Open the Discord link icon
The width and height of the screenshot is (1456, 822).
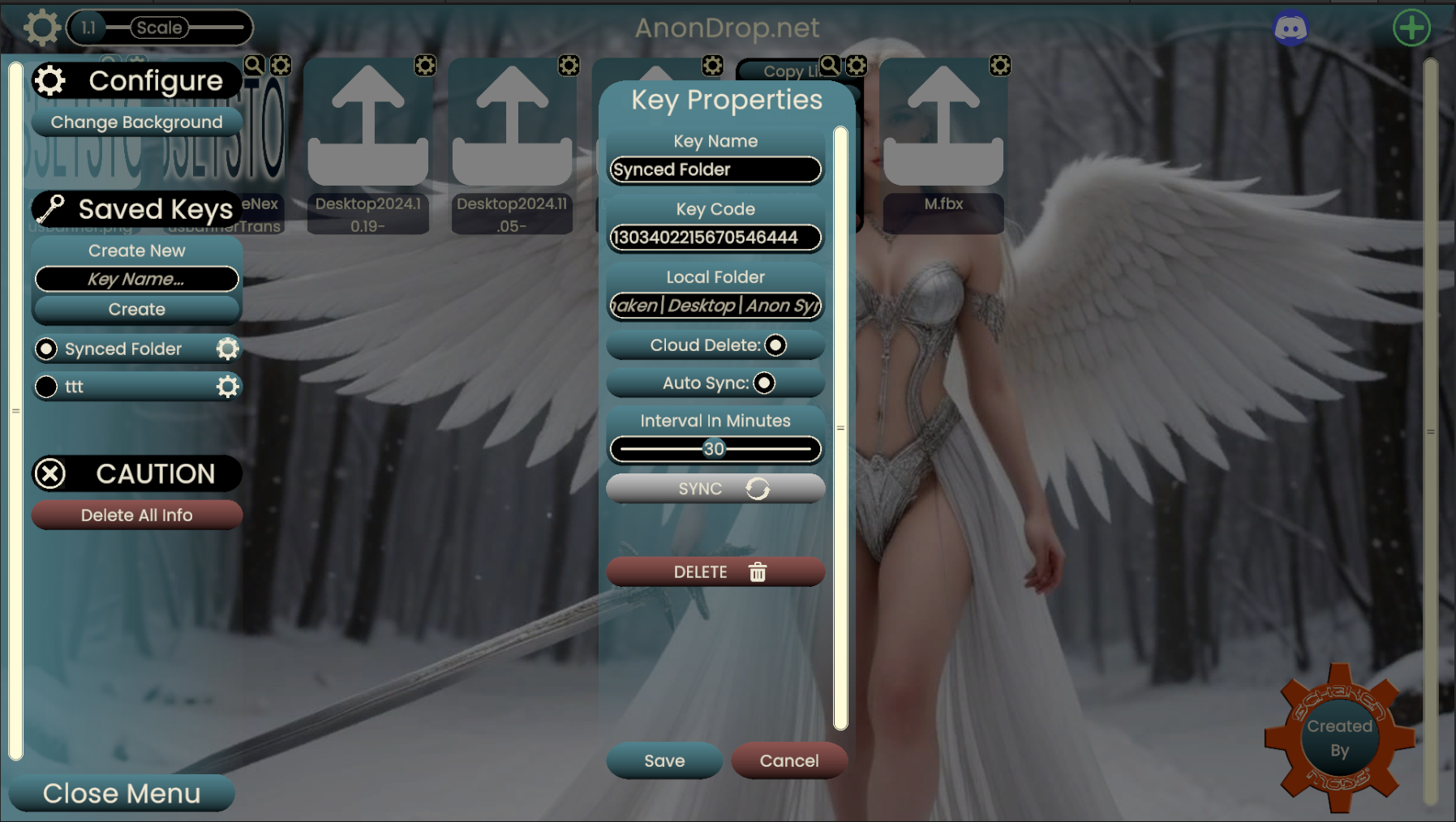[x=1291, y=28]
